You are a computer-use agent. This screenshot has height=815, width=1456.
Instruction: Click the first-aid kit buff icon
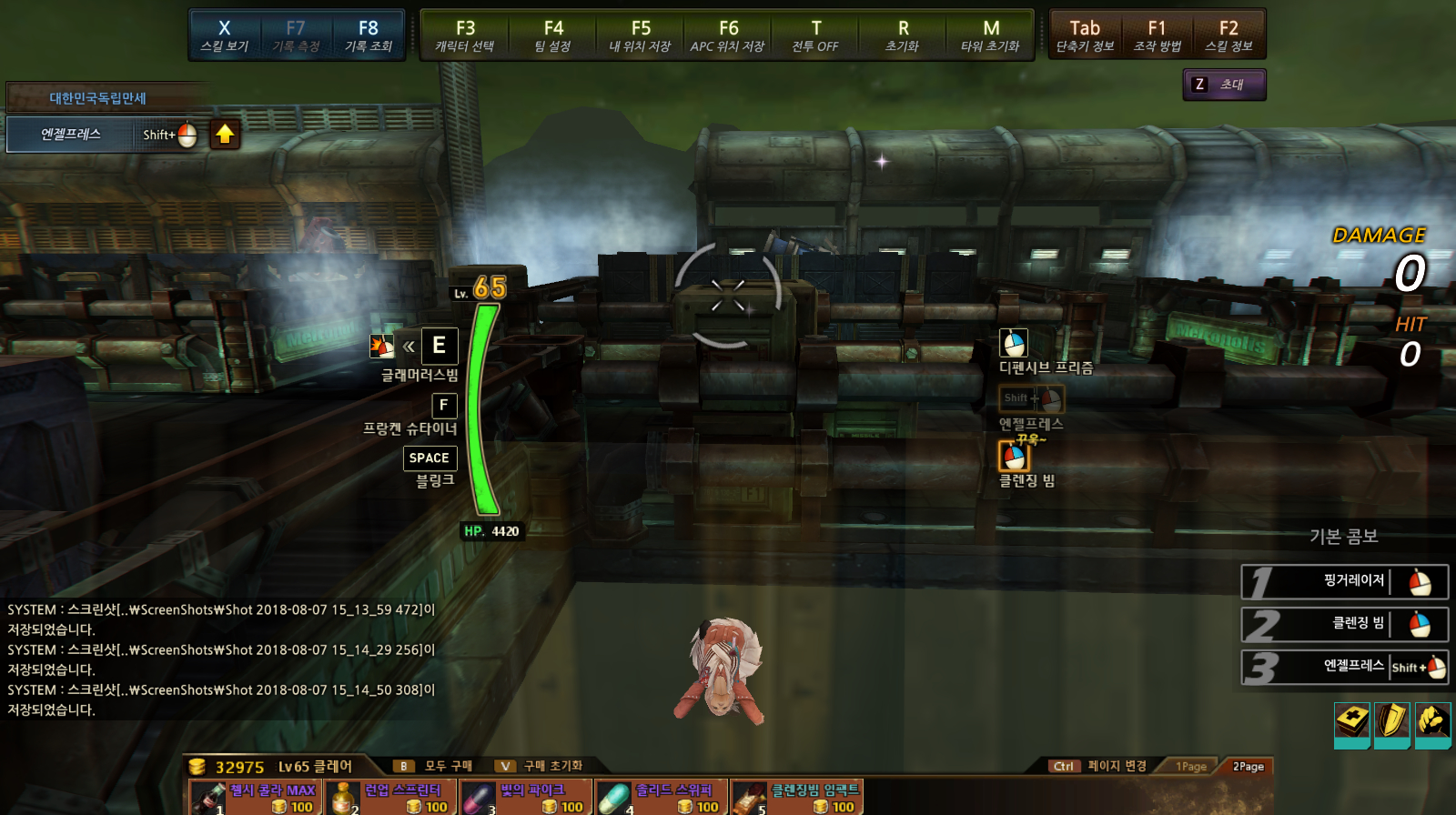coord(1352,723)
